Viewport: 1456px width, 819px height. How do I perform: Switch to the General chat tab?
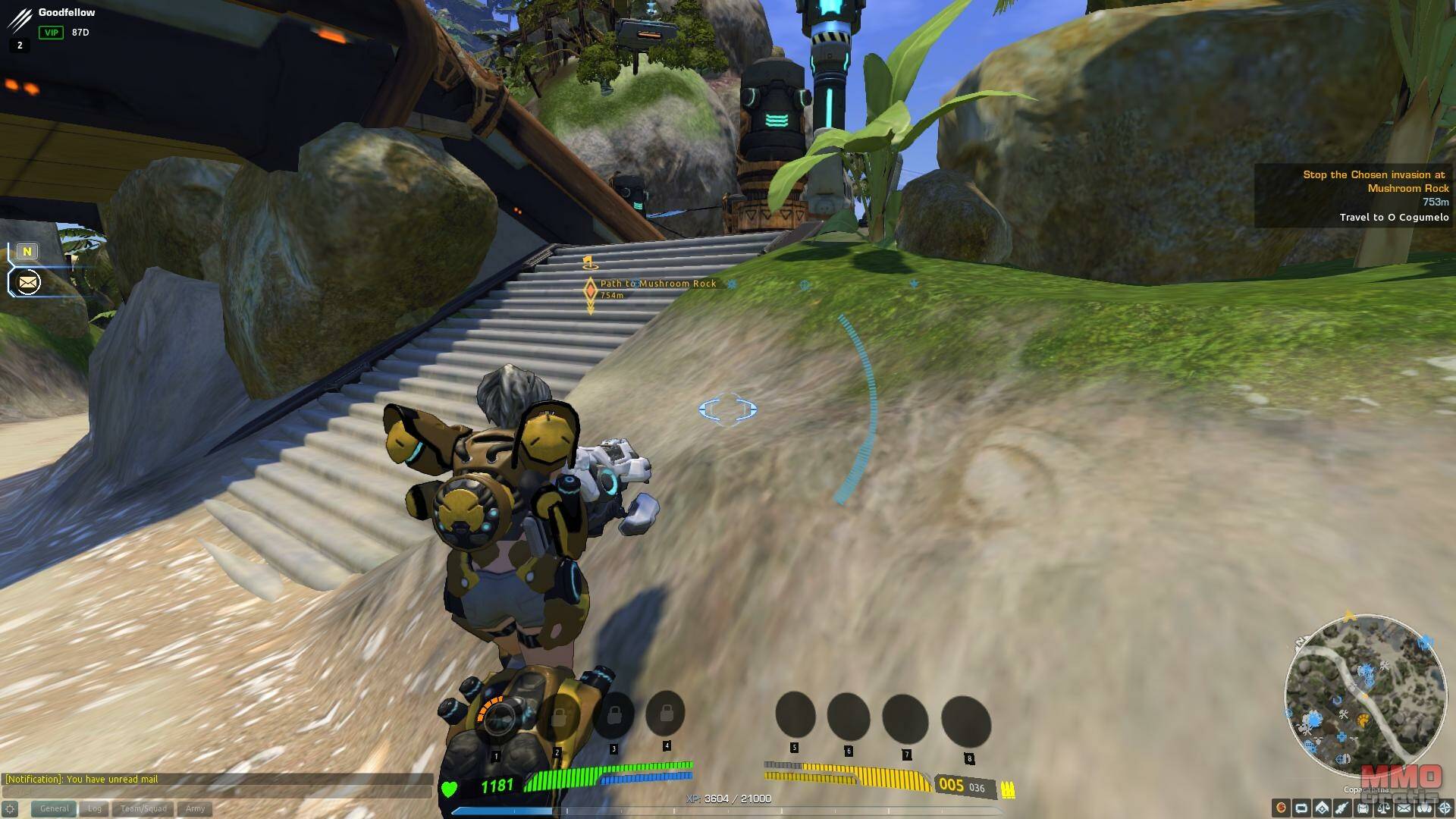pos(54,808)
